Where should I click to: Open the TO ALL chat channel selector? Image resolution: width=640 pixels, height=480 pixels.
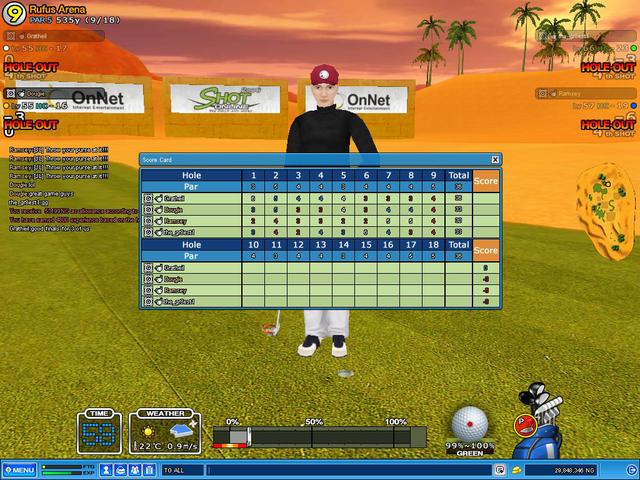[180, 469]
